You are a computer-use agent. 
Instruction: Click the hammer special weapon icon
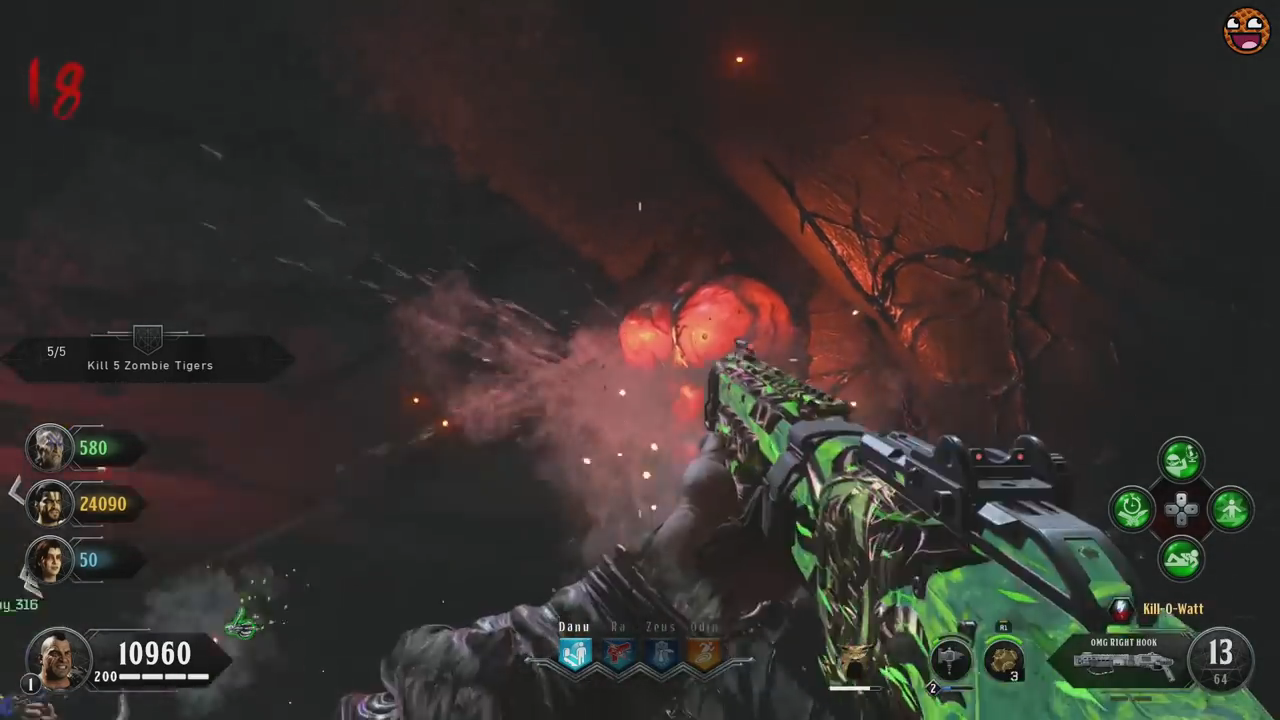[951, 661]
